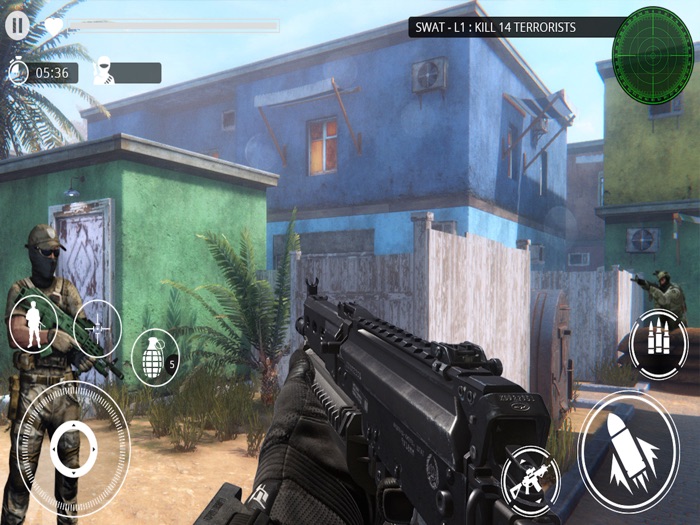Viewport: 700px width, 525px height.
Task: Activate the aim-down-sights scope button
Action: (x=97, y=327)
